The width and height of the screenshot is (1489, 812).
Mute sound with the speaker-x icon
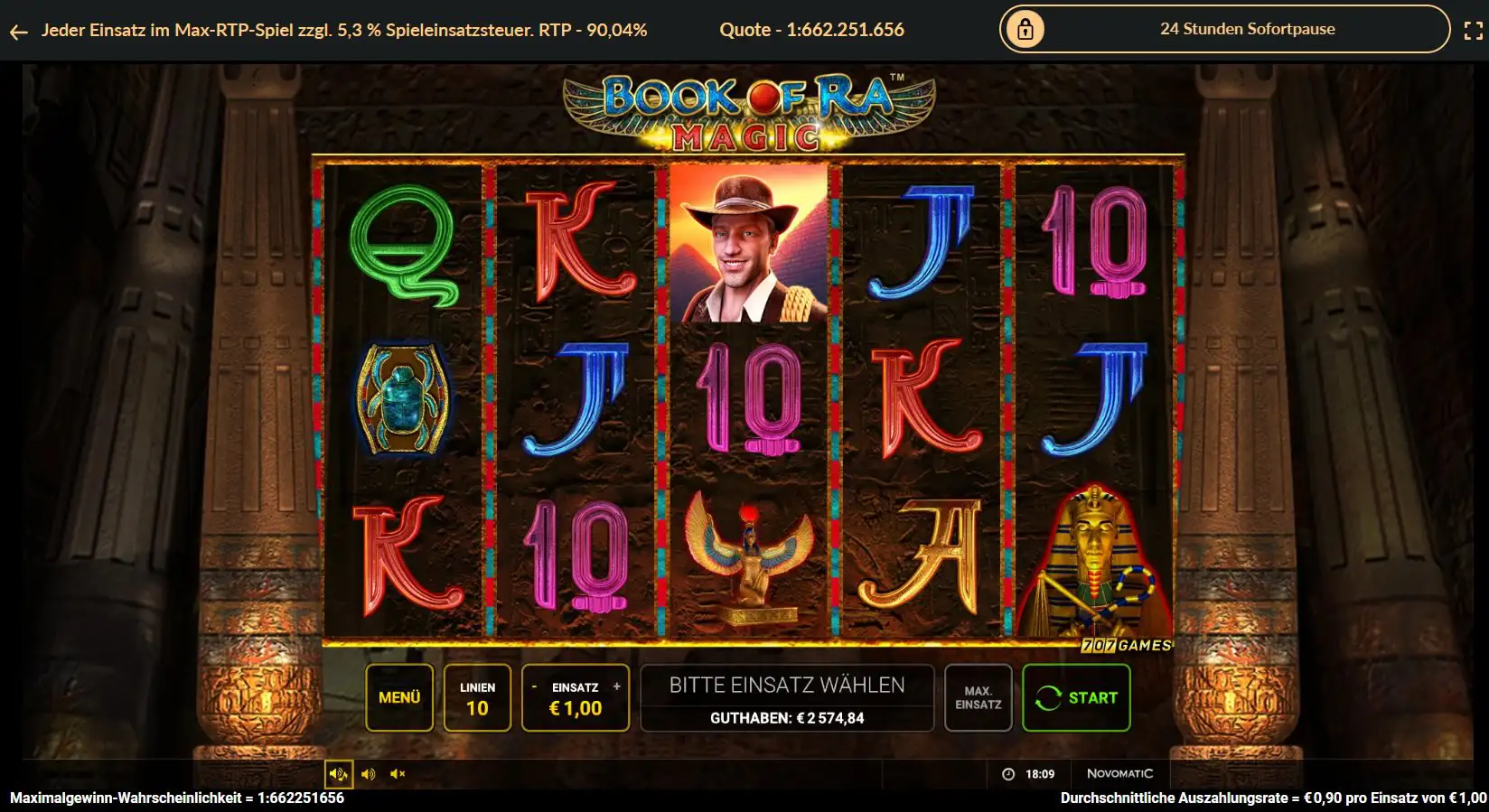(x=397, y=774)
